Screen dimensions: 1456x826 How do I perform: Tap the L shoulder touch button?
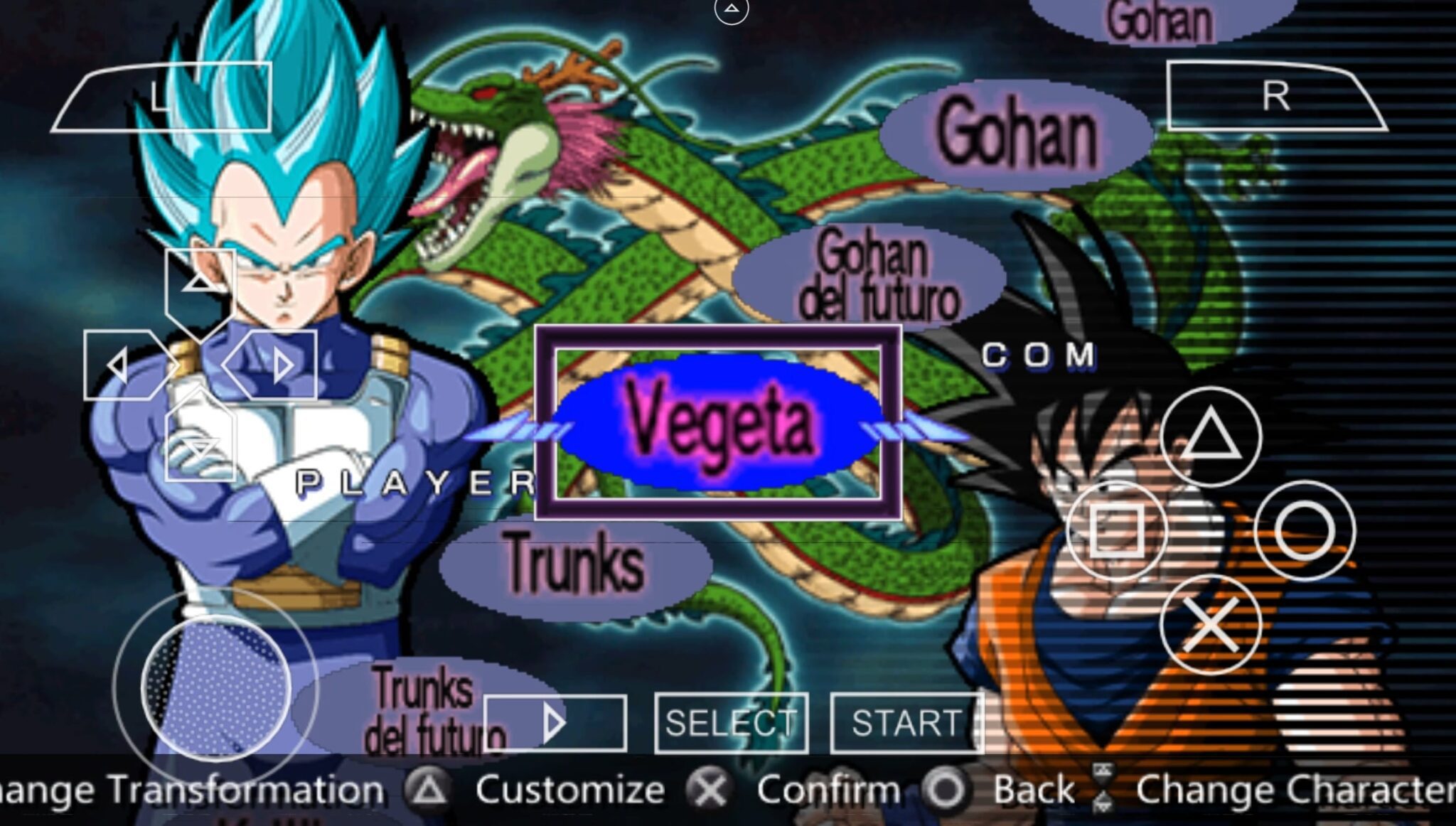click(162, 97)
